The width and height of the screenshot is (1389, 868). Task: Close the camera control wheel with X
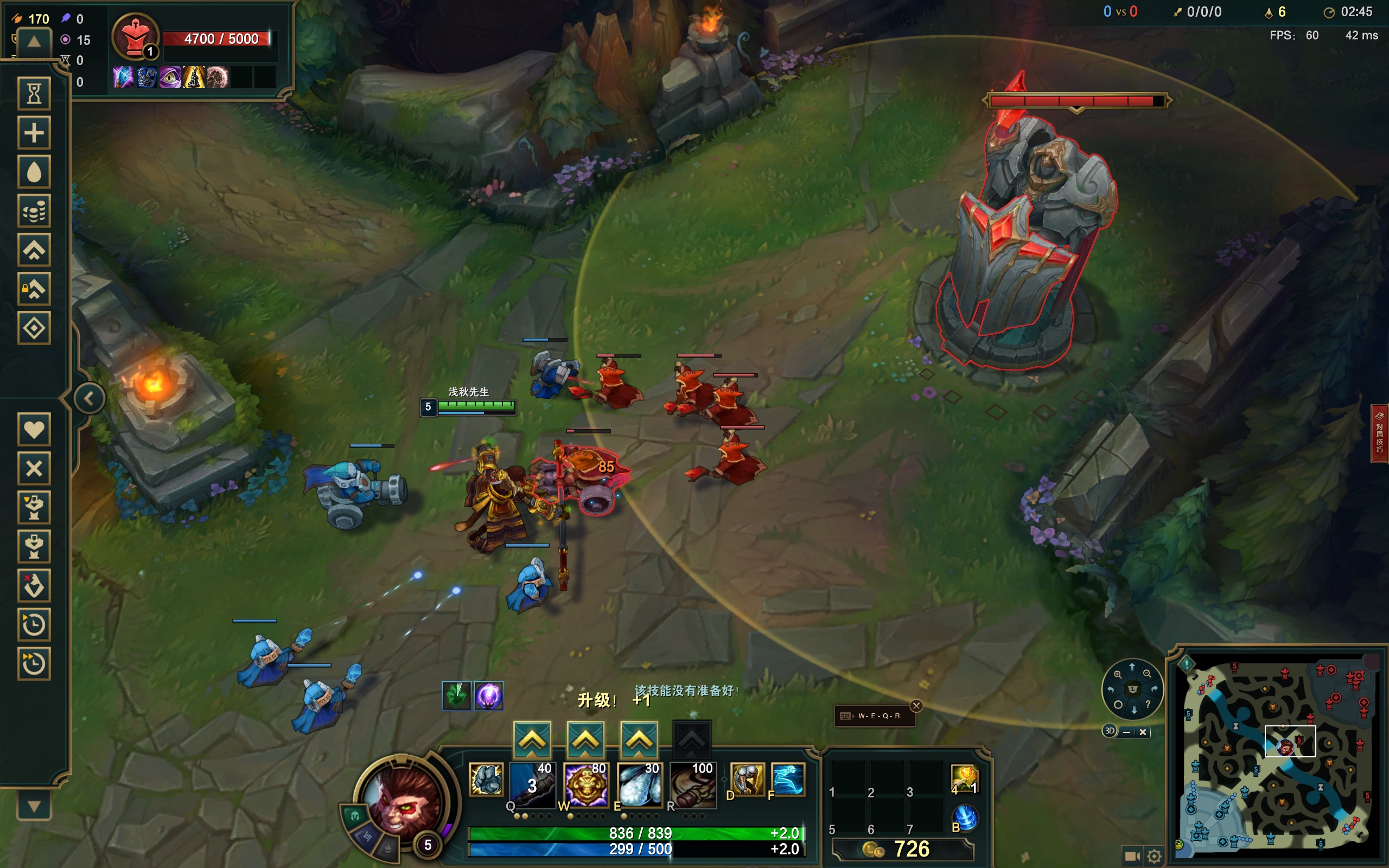(1143, 732)
